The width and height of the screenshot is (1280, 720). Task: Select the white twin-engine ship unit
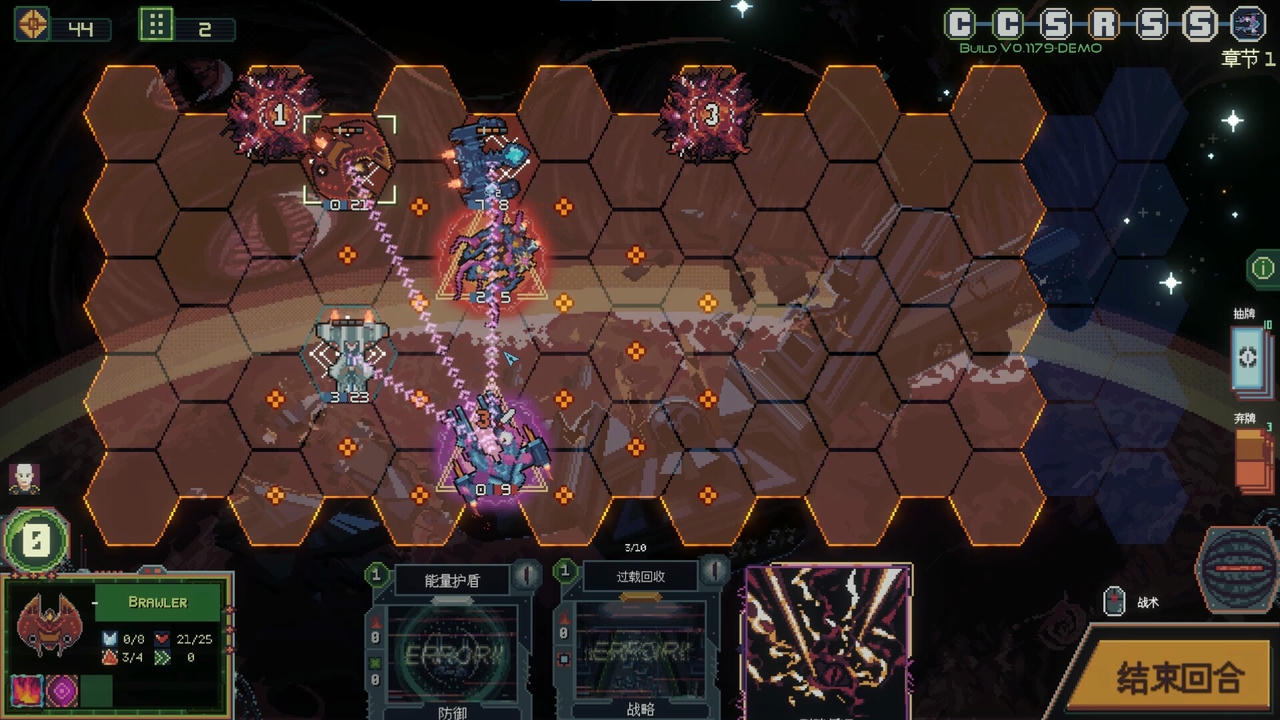coord(349,358)
